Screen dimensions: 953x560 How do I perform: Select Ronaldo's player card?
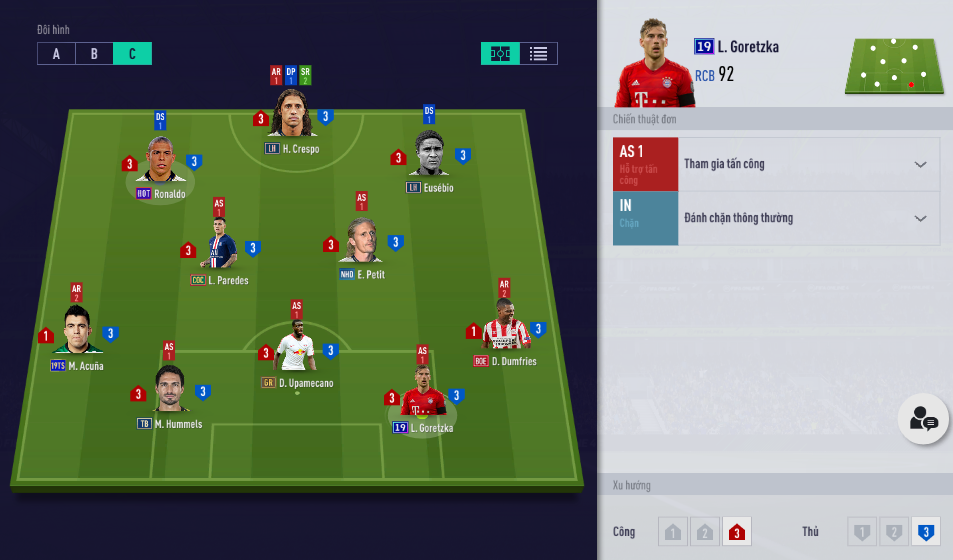click(x=160, y=161)
